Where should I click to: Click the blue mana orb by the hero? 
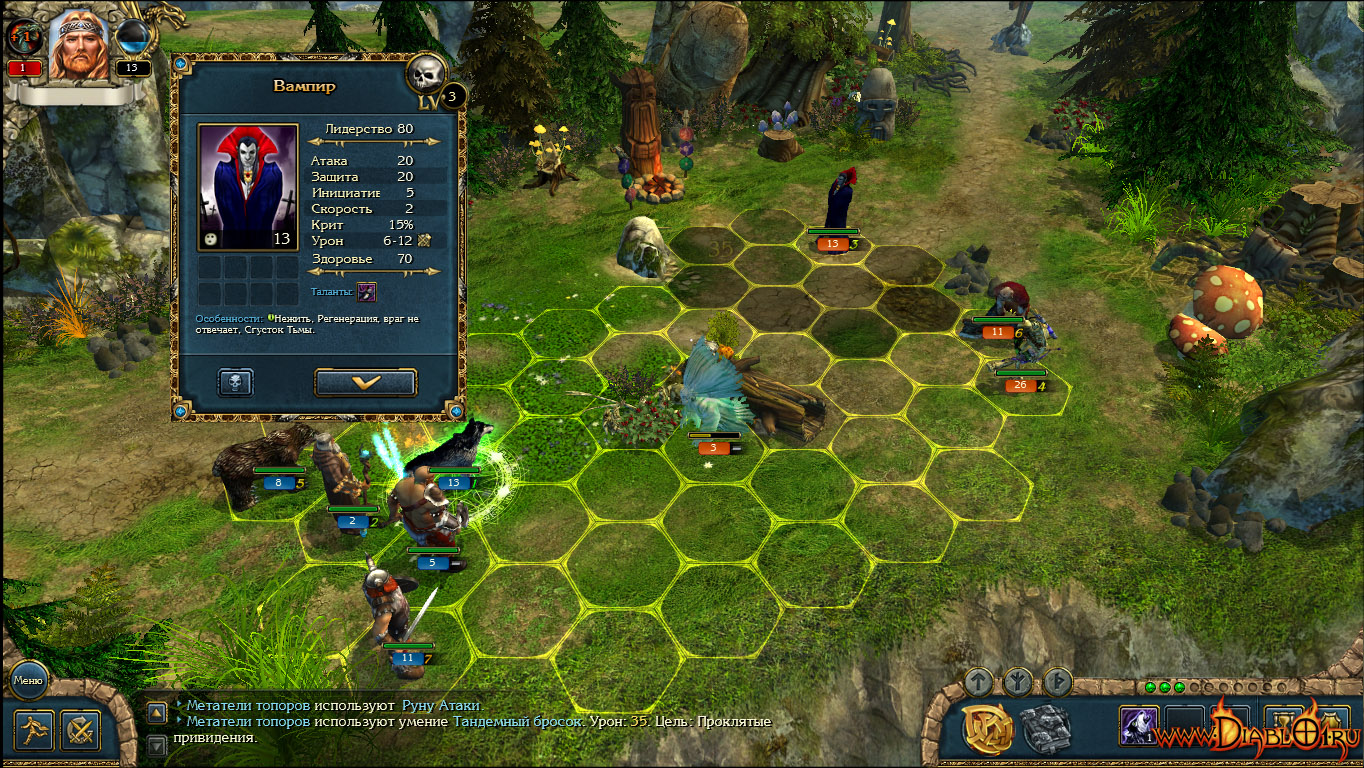point(133,38)
